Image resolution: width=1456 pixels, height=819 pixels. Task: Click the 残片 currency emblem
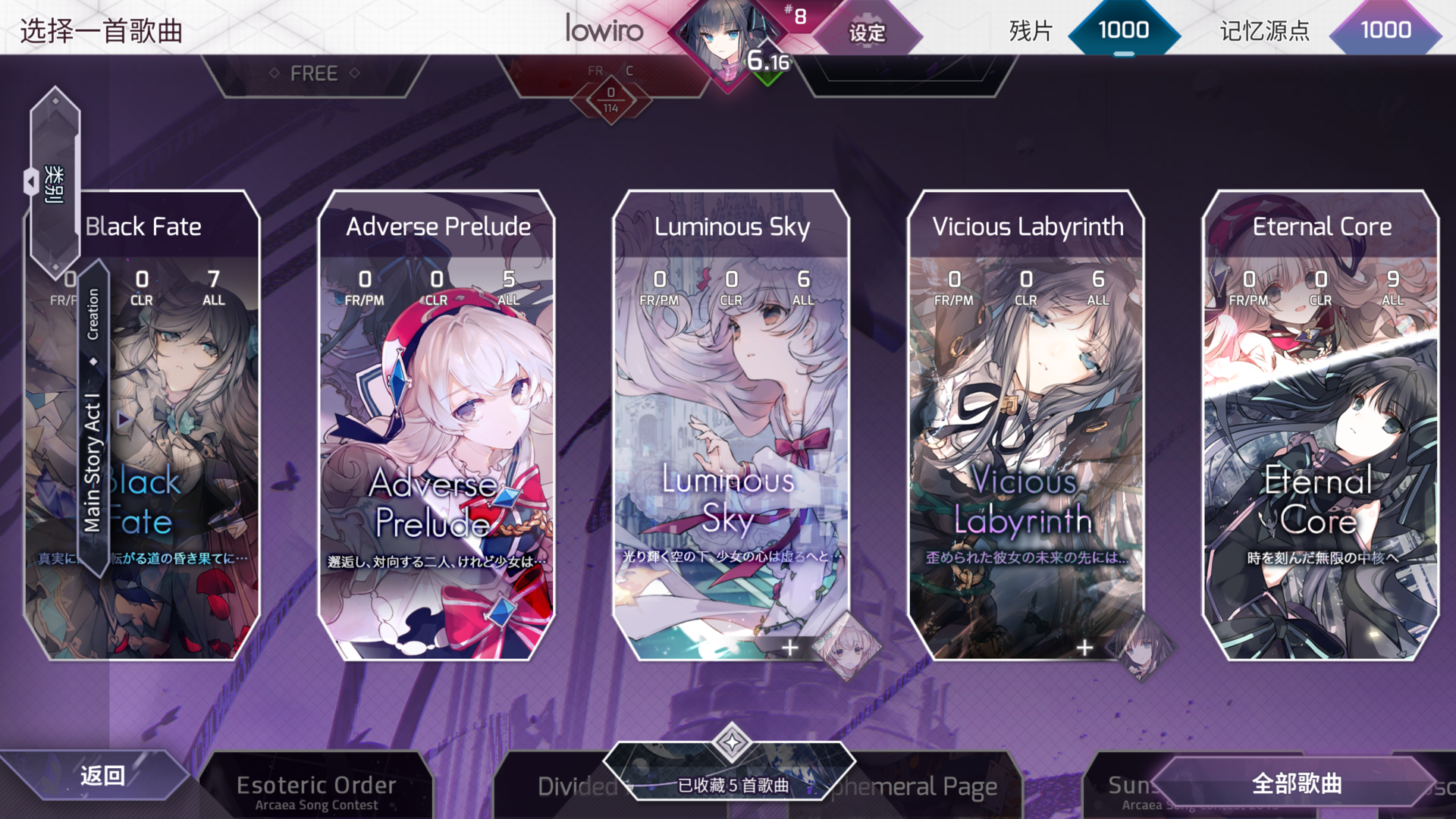point(1124,30)
